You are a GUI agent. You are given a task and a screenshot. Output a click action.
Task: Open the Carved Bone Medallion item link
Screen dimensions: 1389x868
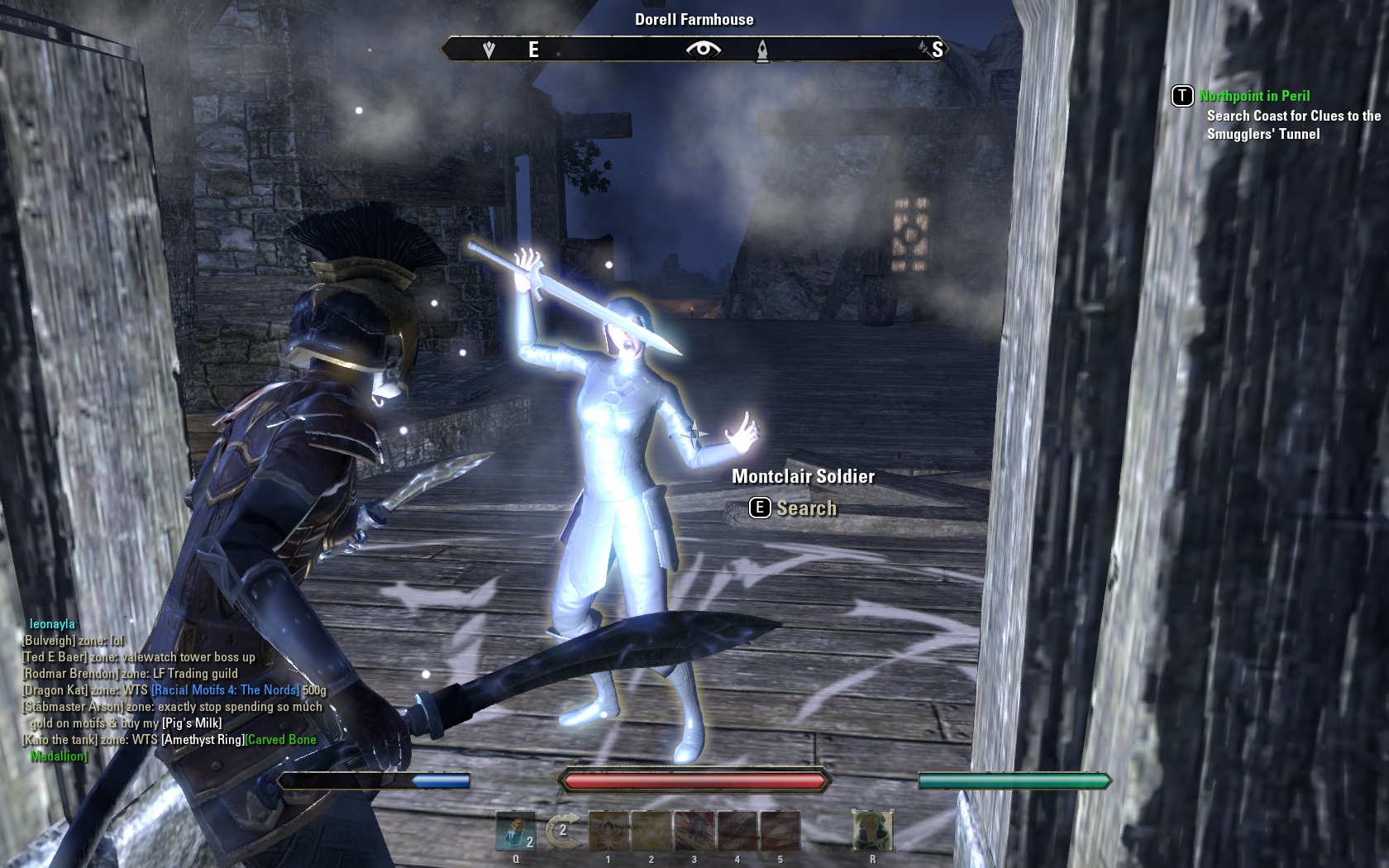coord(281,740)
